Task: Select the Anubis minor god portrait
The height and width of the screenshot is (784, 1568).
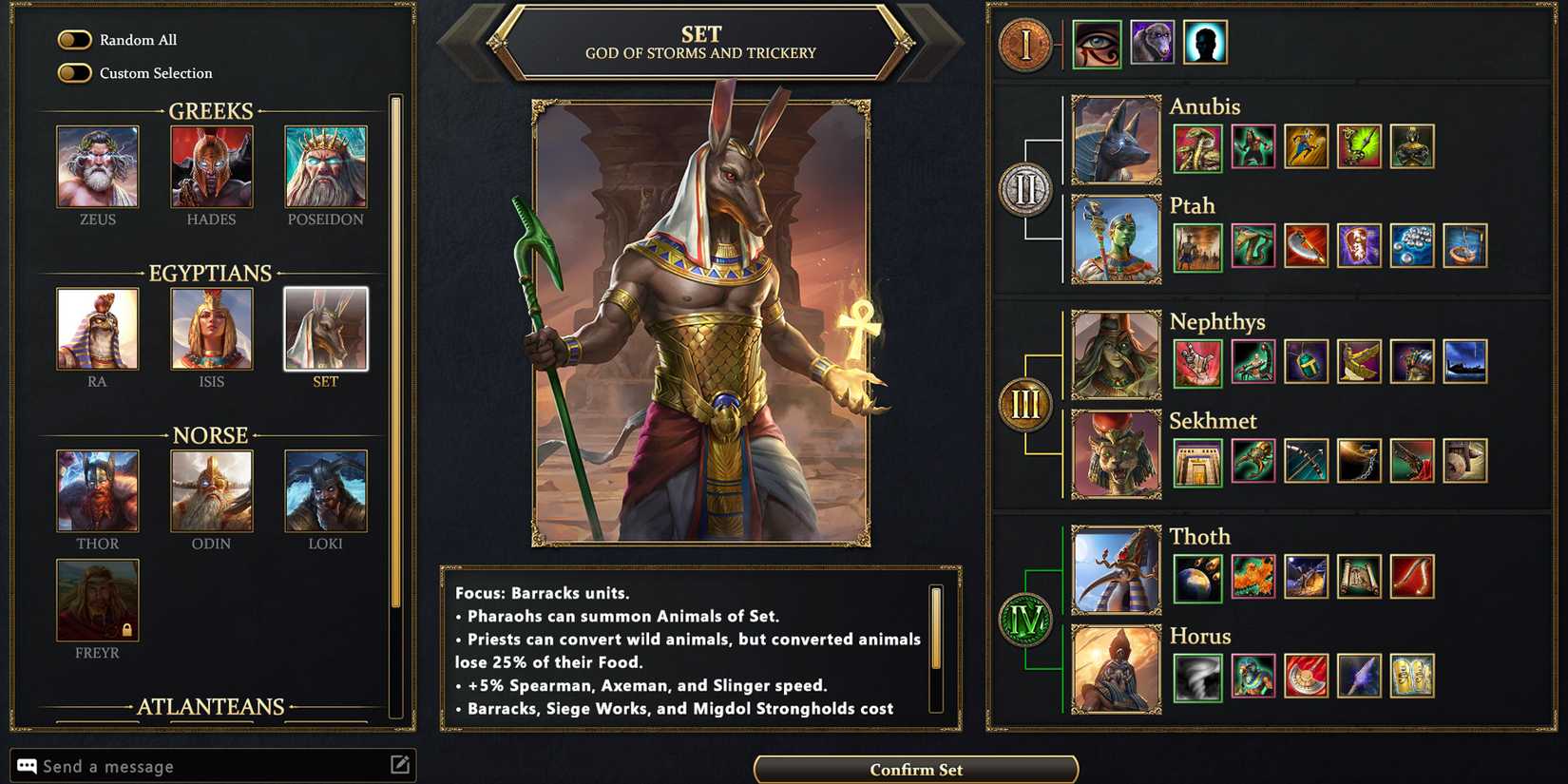Action: (x=1115, y=139)
